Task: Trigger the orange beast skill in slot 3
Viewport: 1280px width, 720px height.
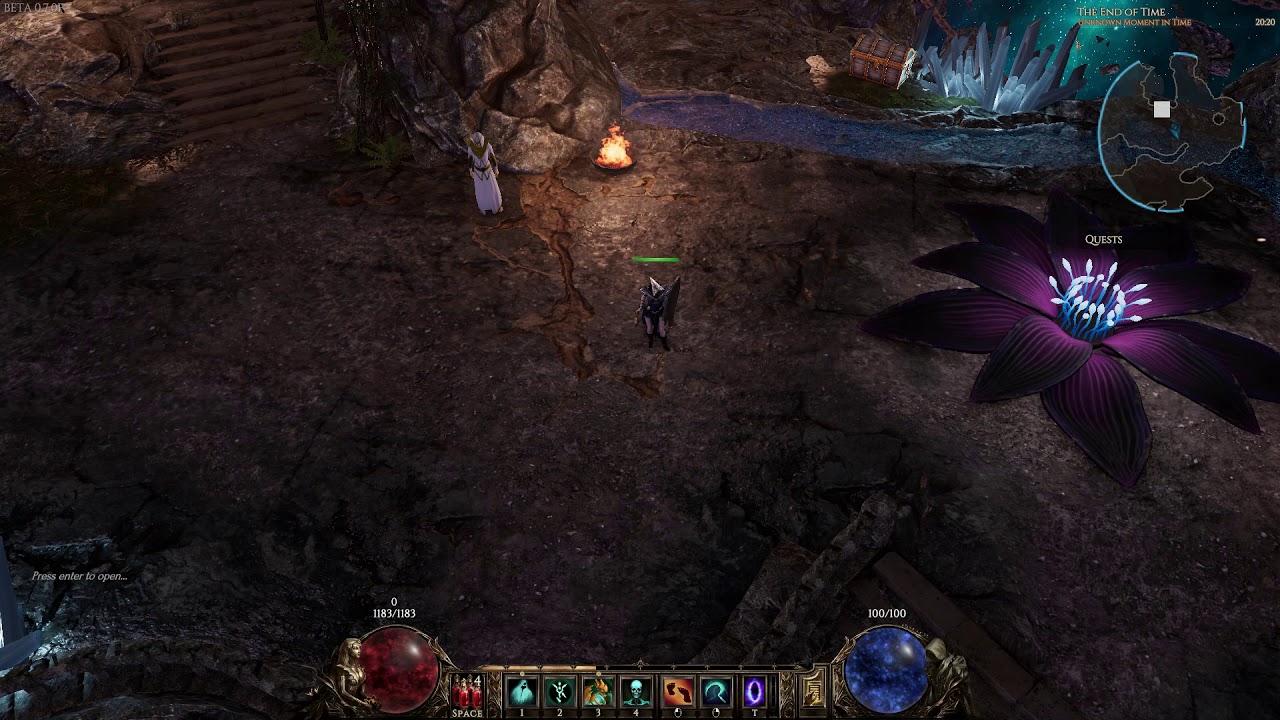Action: point(598,691)
